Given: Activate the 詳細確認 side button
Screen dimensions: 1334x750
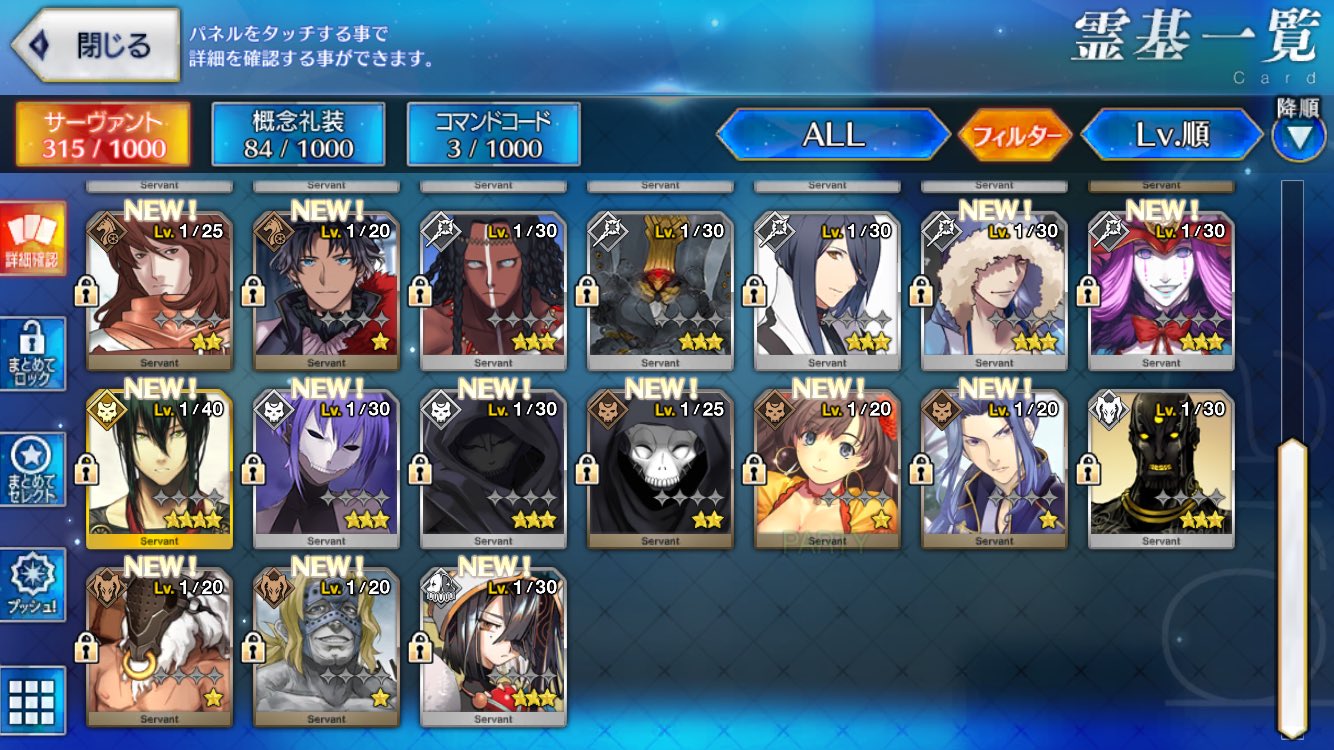Looking at the screenshot, I should coord(33,239).
